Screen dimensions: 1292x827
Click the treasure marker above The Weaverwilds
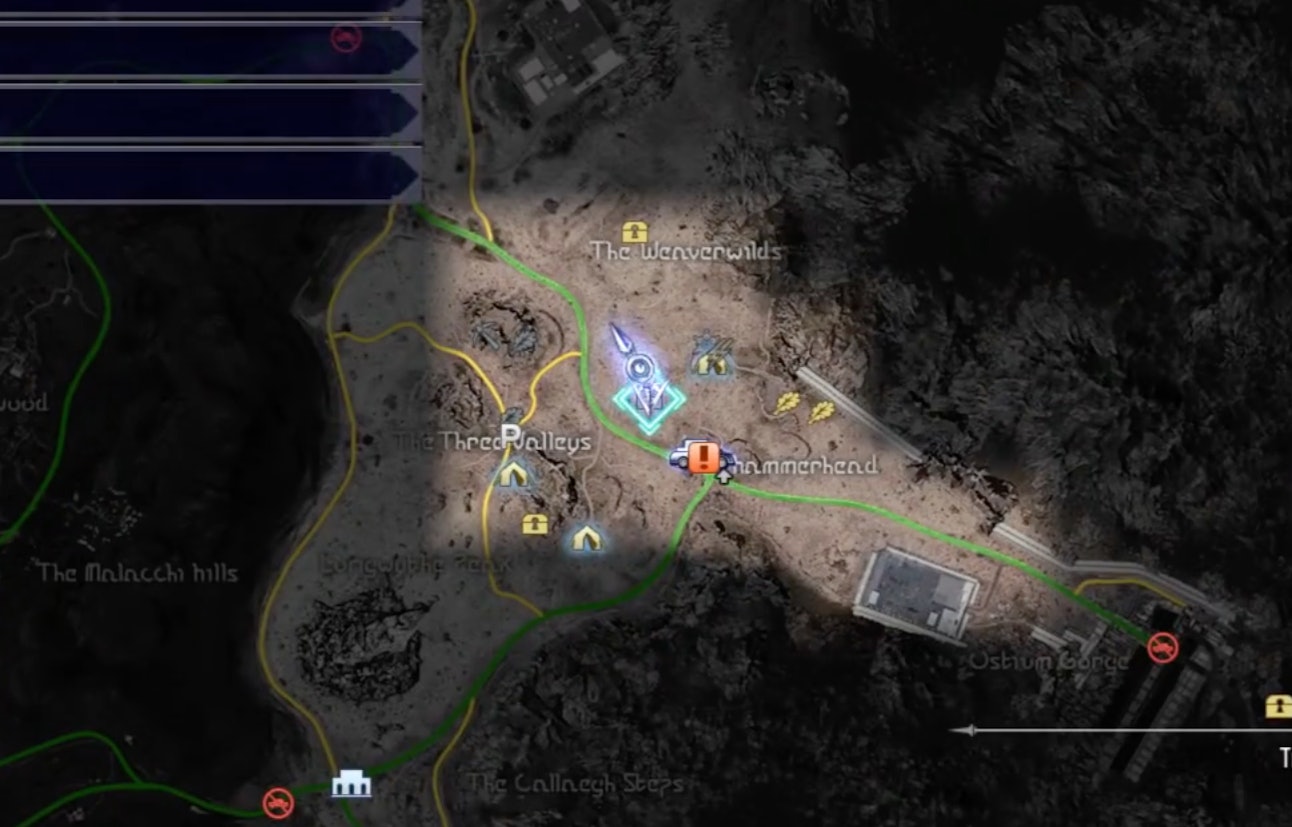[x=635, y=233]
